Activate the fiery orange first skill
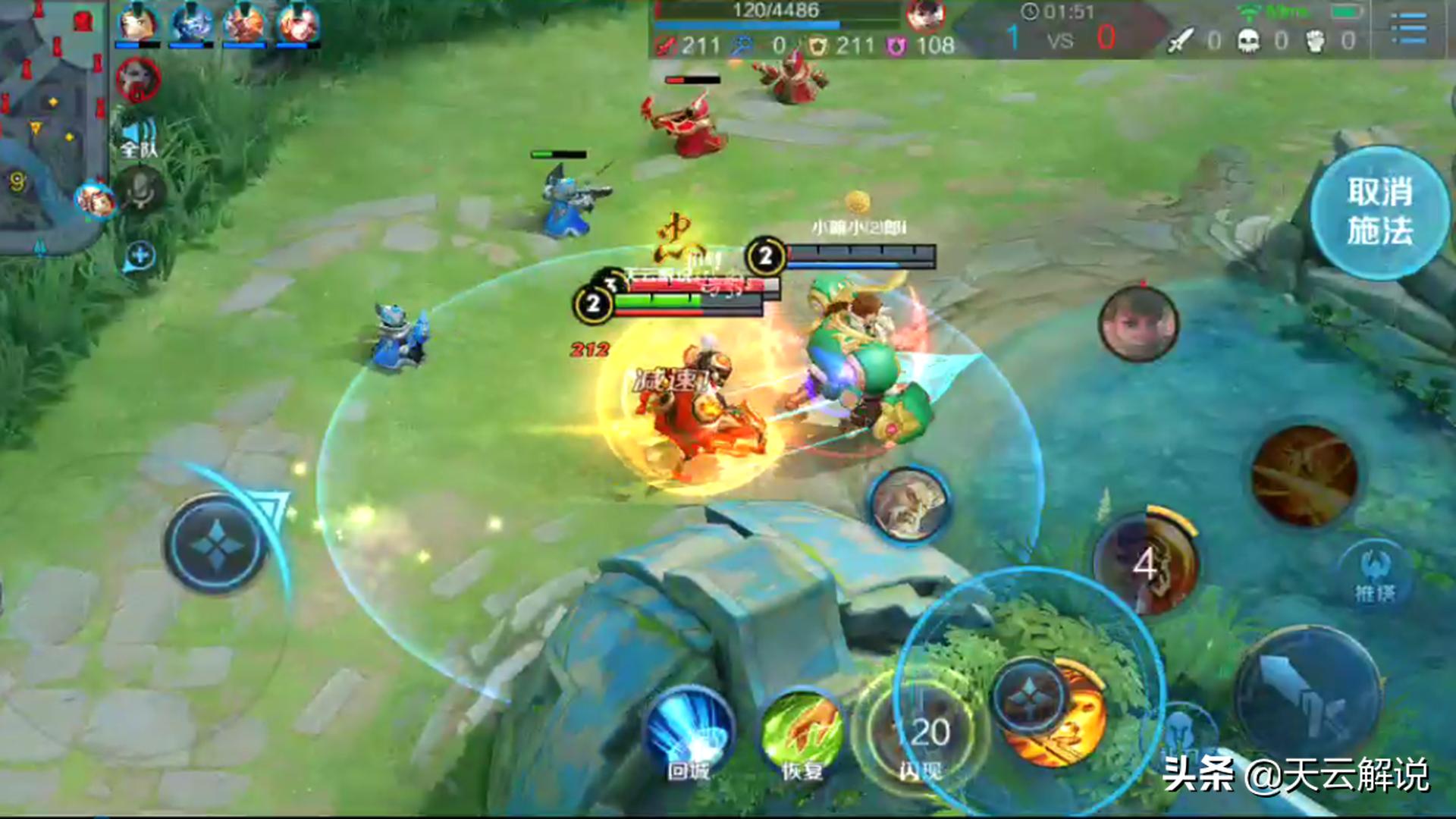The width and height of the screenshot is (1456, 819). click(x=1304, y=475)
